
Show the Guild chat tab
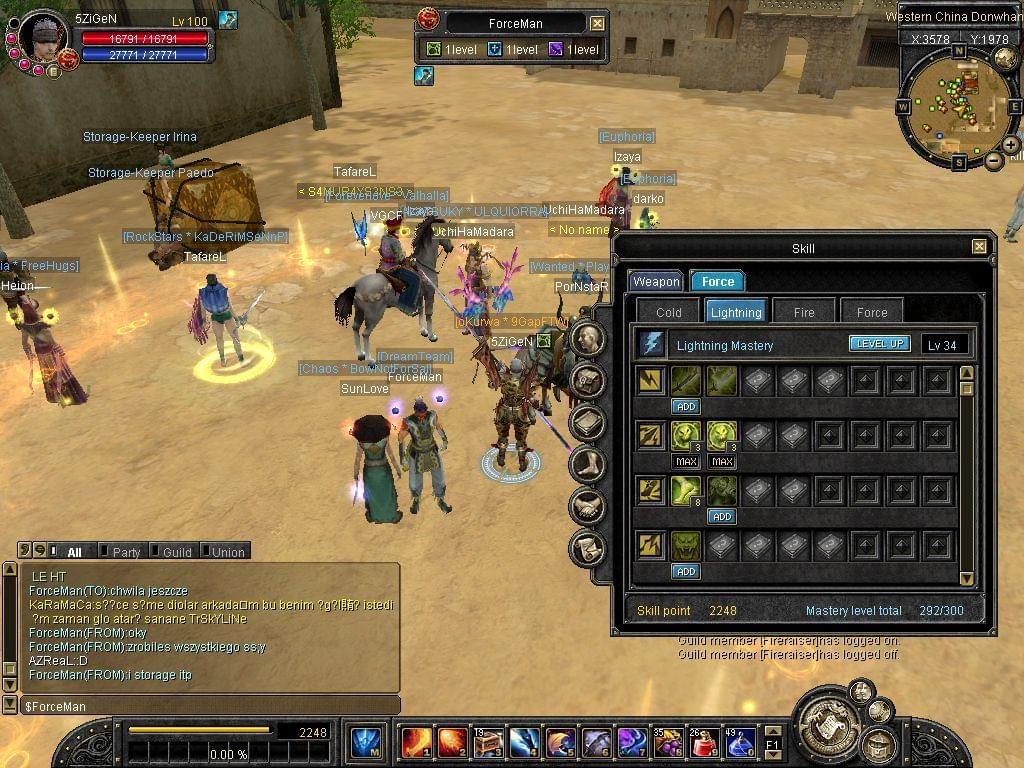(170, 551)
